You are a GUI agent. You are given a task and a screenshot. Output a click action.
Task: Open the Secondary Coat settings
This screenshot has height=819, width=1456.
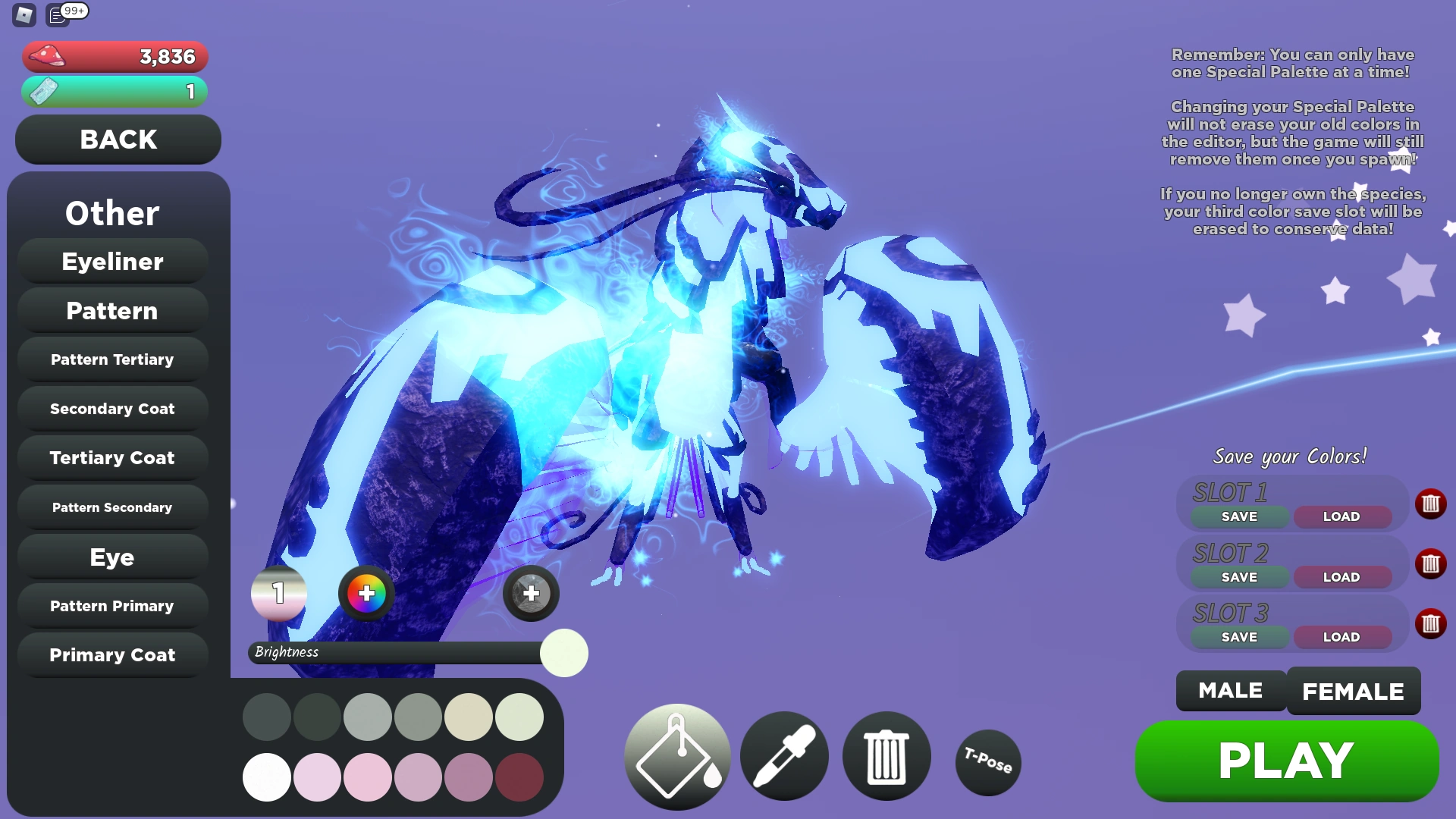(112, 408)
